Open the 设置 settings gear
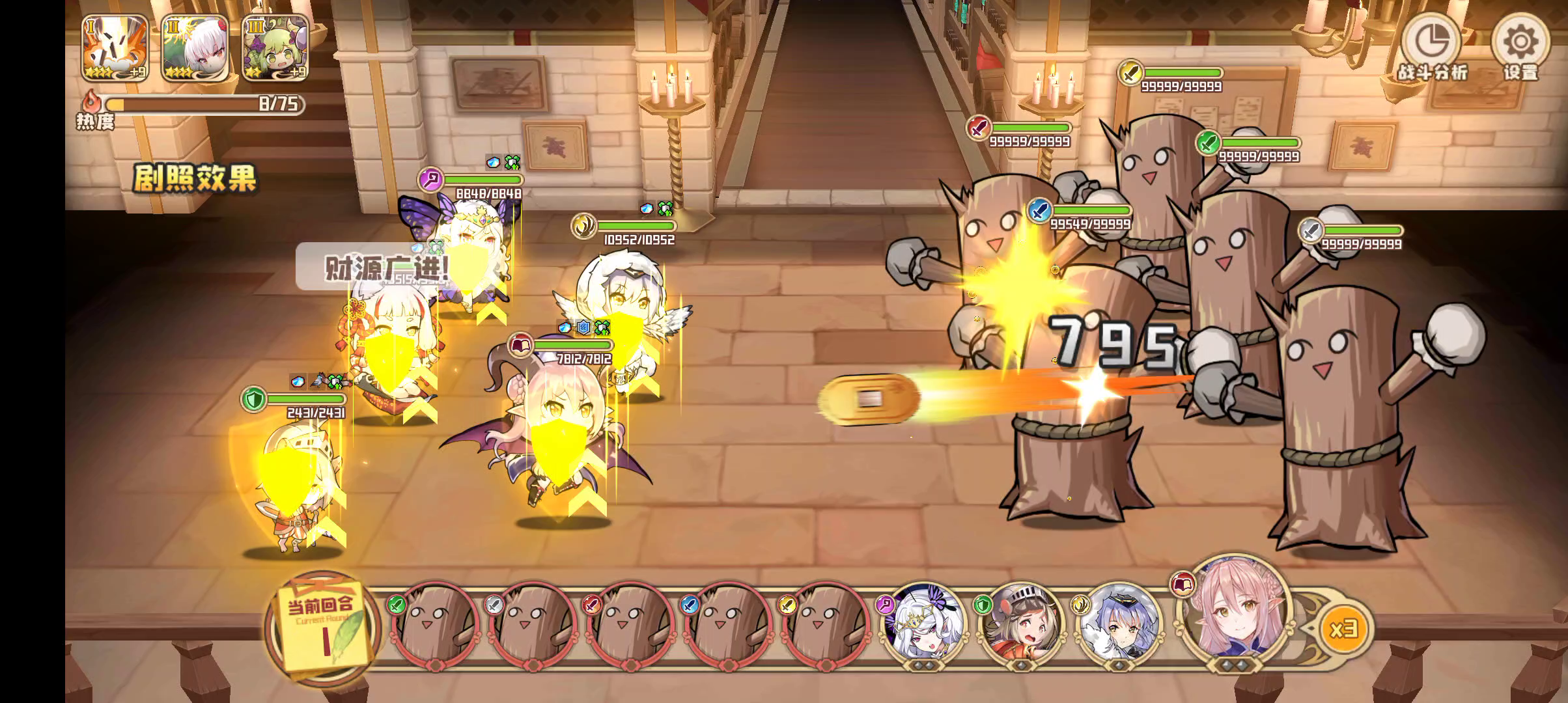The image size is (1568, 703). point(1520,49)
